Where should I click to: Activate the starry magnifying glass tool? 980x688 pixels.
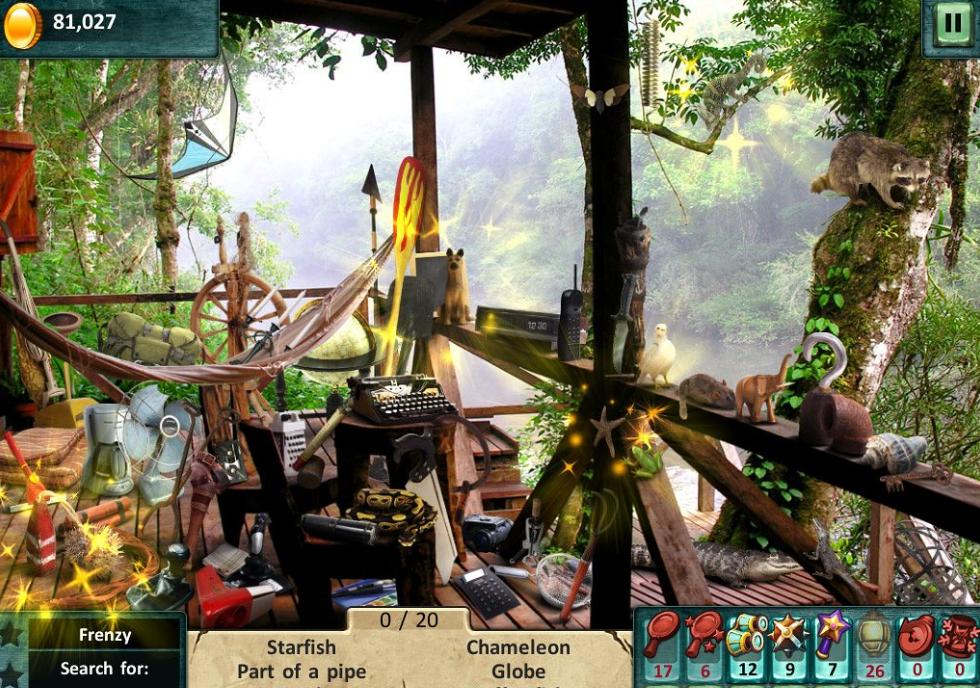[705, 634]
